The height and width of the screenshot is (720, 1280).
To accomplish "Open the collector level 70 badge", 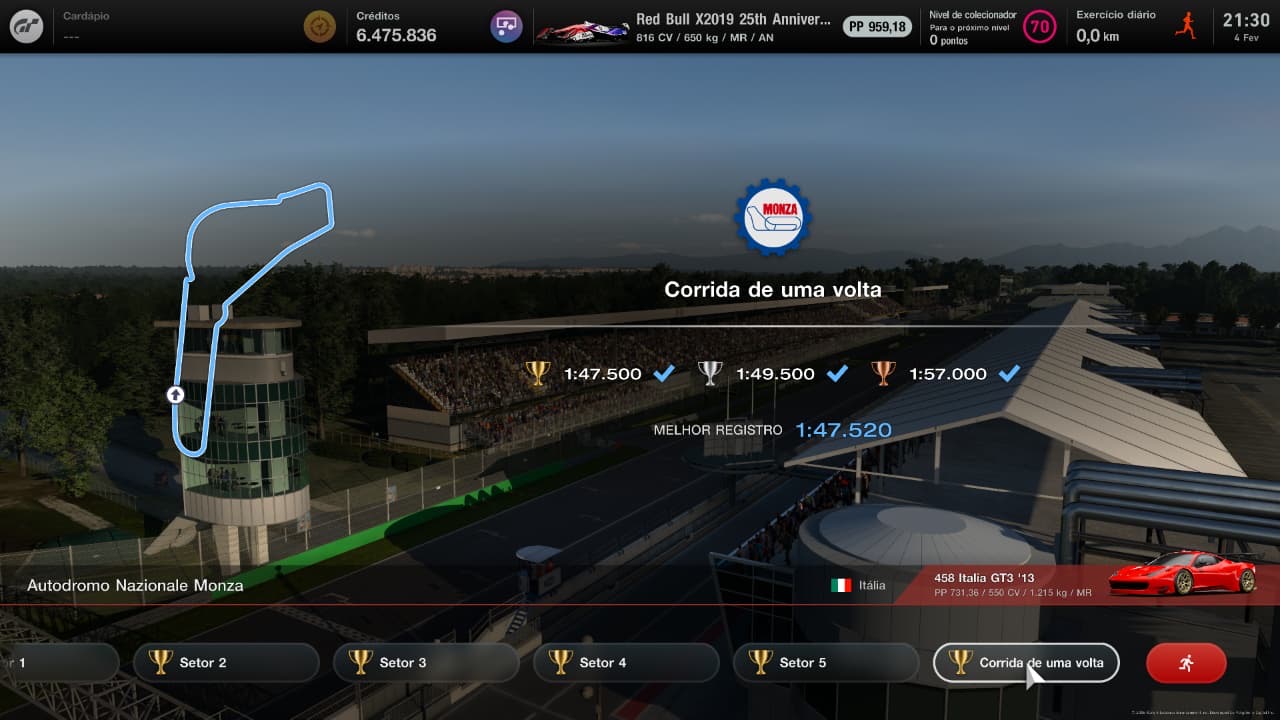I will tap(1040, 27).
